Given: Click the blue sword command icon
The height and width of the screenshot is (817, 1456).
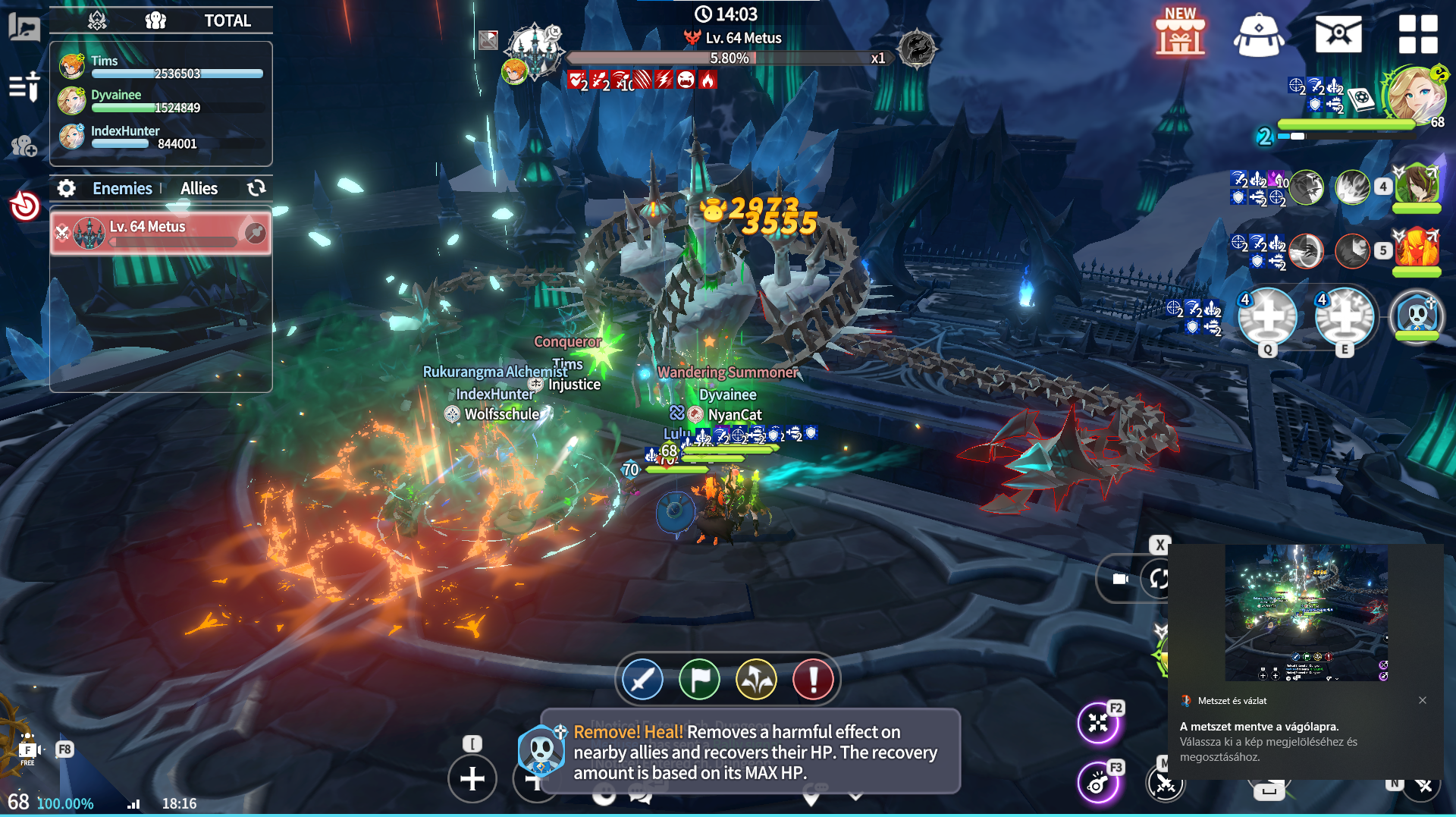Looking at the screenshot, I should pos(642,679).
